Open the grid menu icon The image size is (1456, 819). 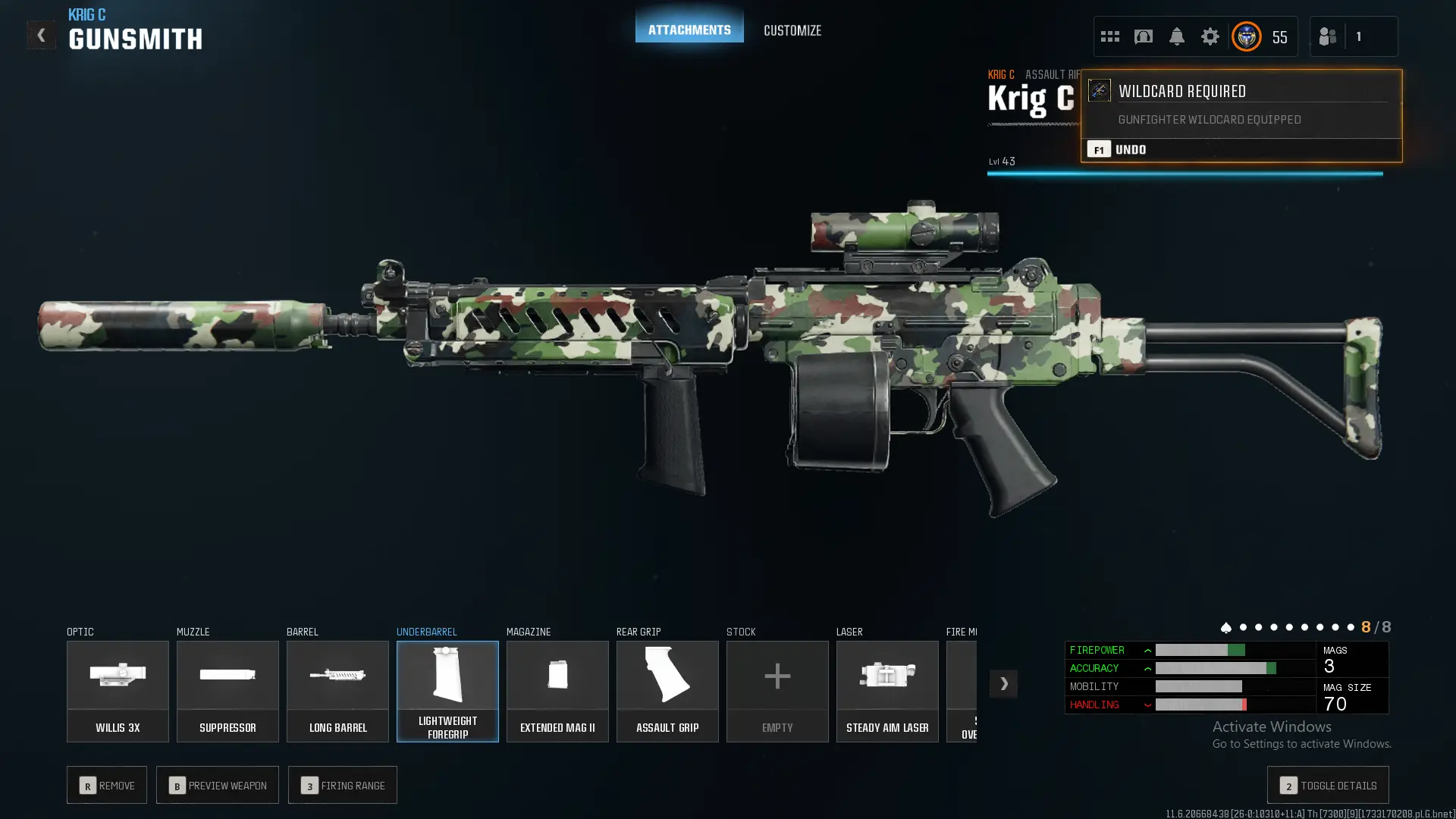pyautogui.click(x=1109, y=36)
